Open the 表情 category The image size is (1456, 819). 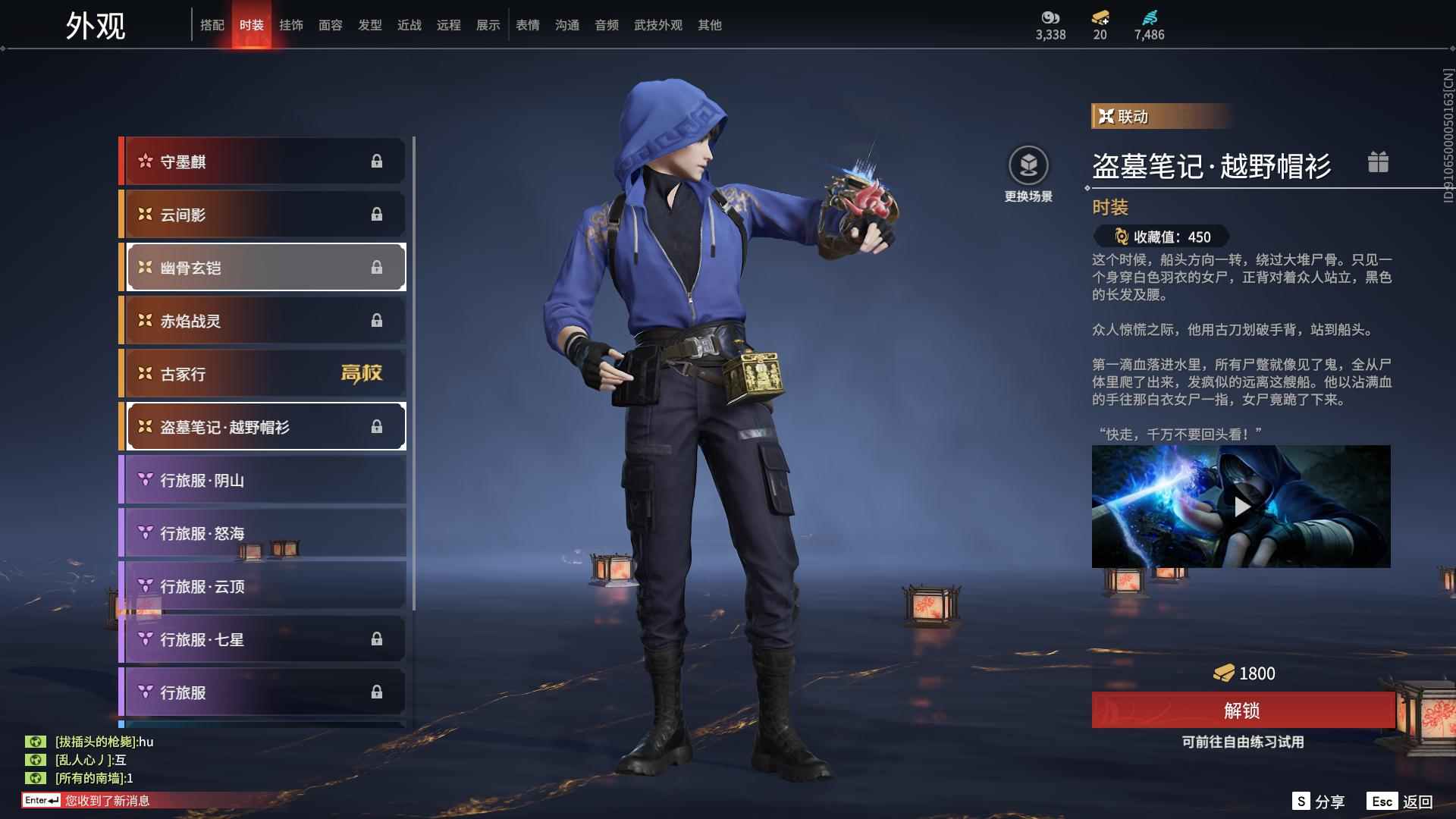527,24
